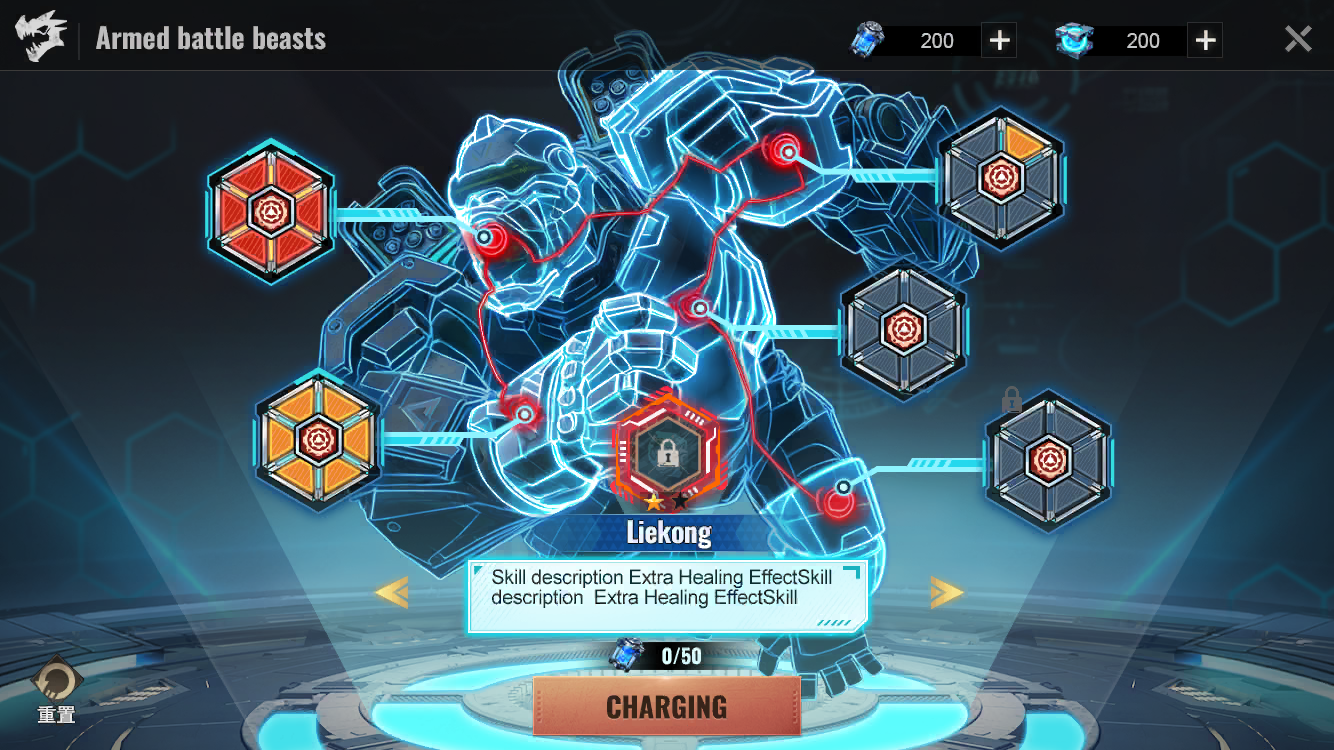This screenshot has width=1334, height=750.
Task: Choose the grey hexagon with one orange segment
Action: [1000, 179]
